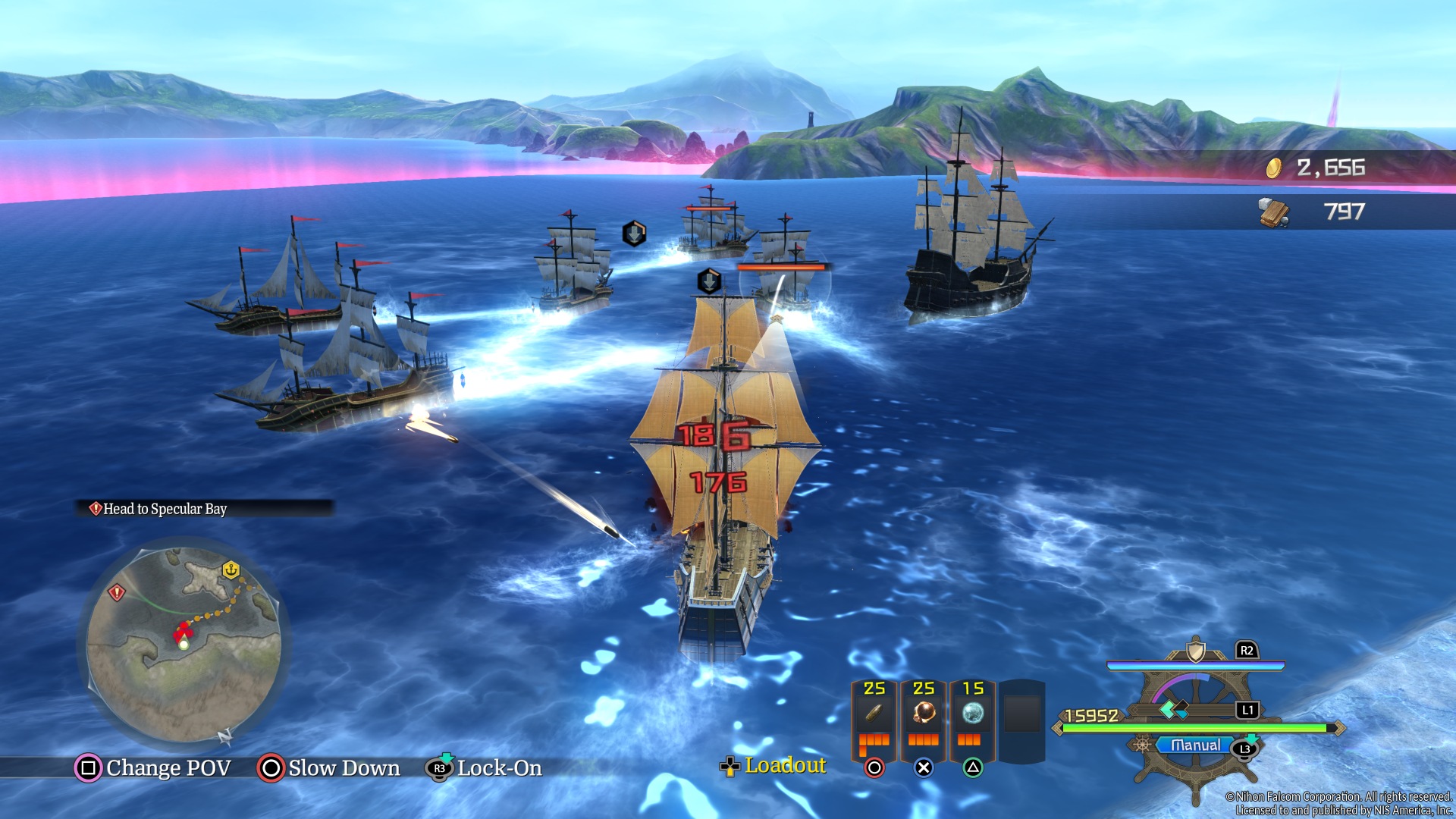Open the Head to Specular Bay objective
Screen dimensions: 1456x819
[x=164, y=509]
